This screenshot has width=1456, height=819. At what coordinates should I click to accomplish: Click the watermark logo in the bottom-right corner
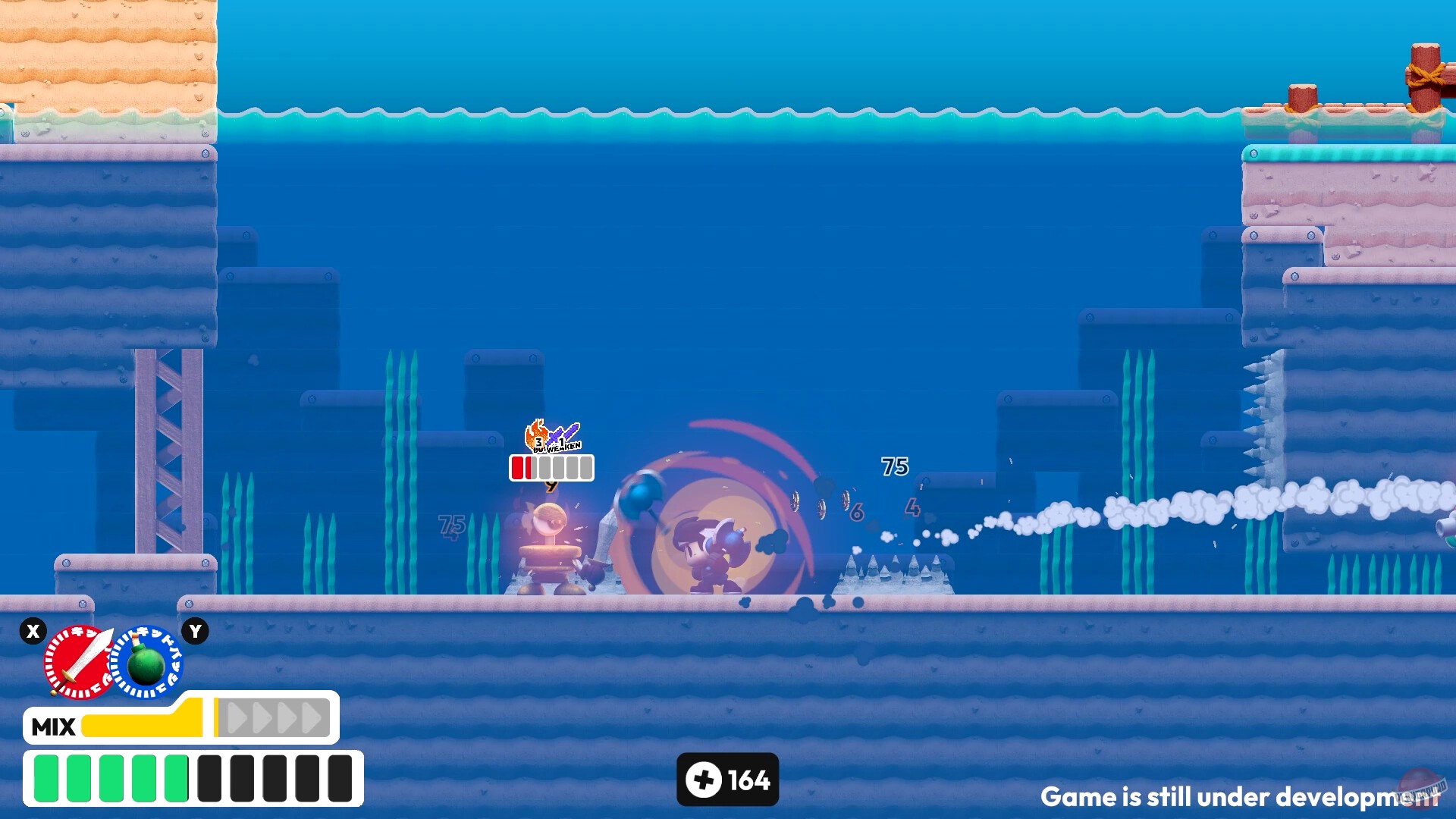[x=1420, y=790]
